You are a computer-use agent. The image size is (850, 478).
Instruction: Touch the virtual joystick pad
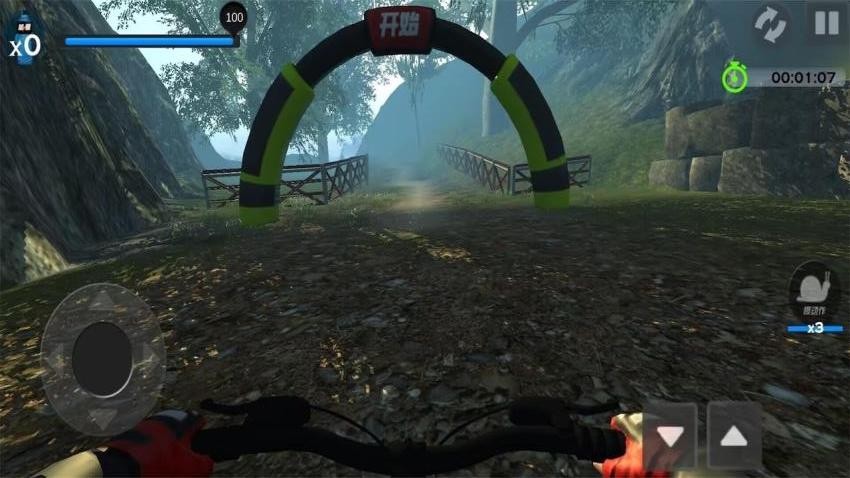[102, 358]
